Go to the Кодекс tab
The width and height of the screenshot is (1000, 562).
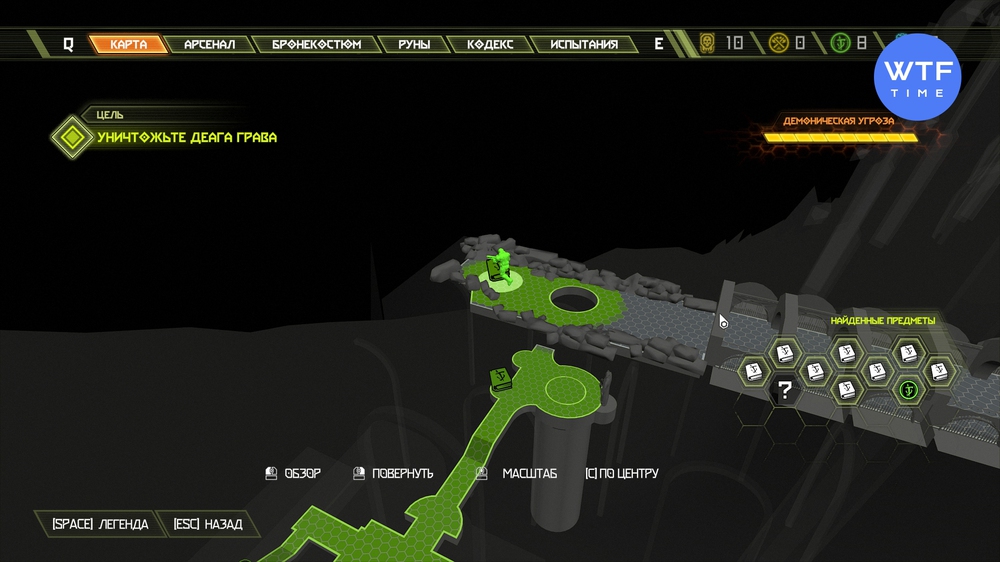coord(489,44)
